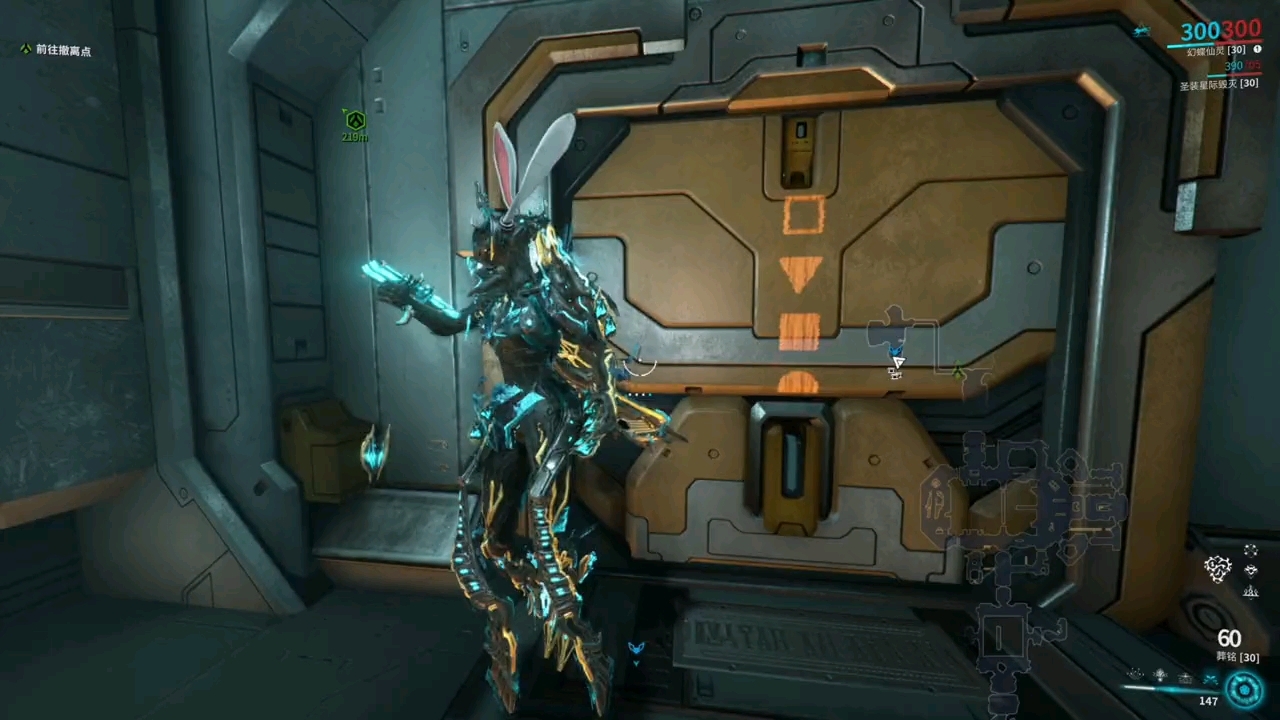The height and width of the screenshot is (720, 1280).
Task: Activate the glowing cyan circular ability icon
Action: 1245,689
